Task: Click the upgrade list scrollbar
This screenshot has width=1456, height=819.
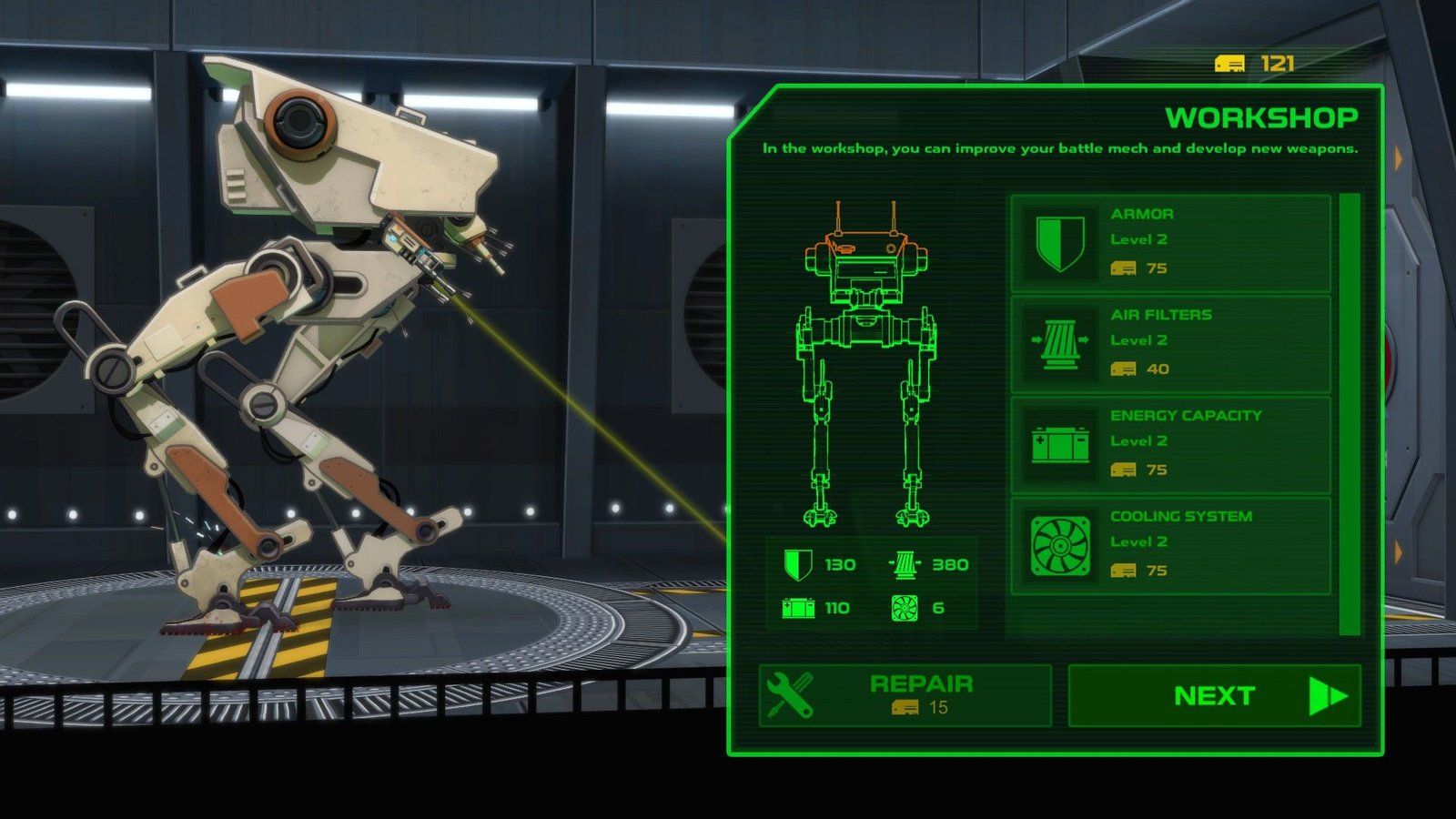Action: click(1350, 413)
